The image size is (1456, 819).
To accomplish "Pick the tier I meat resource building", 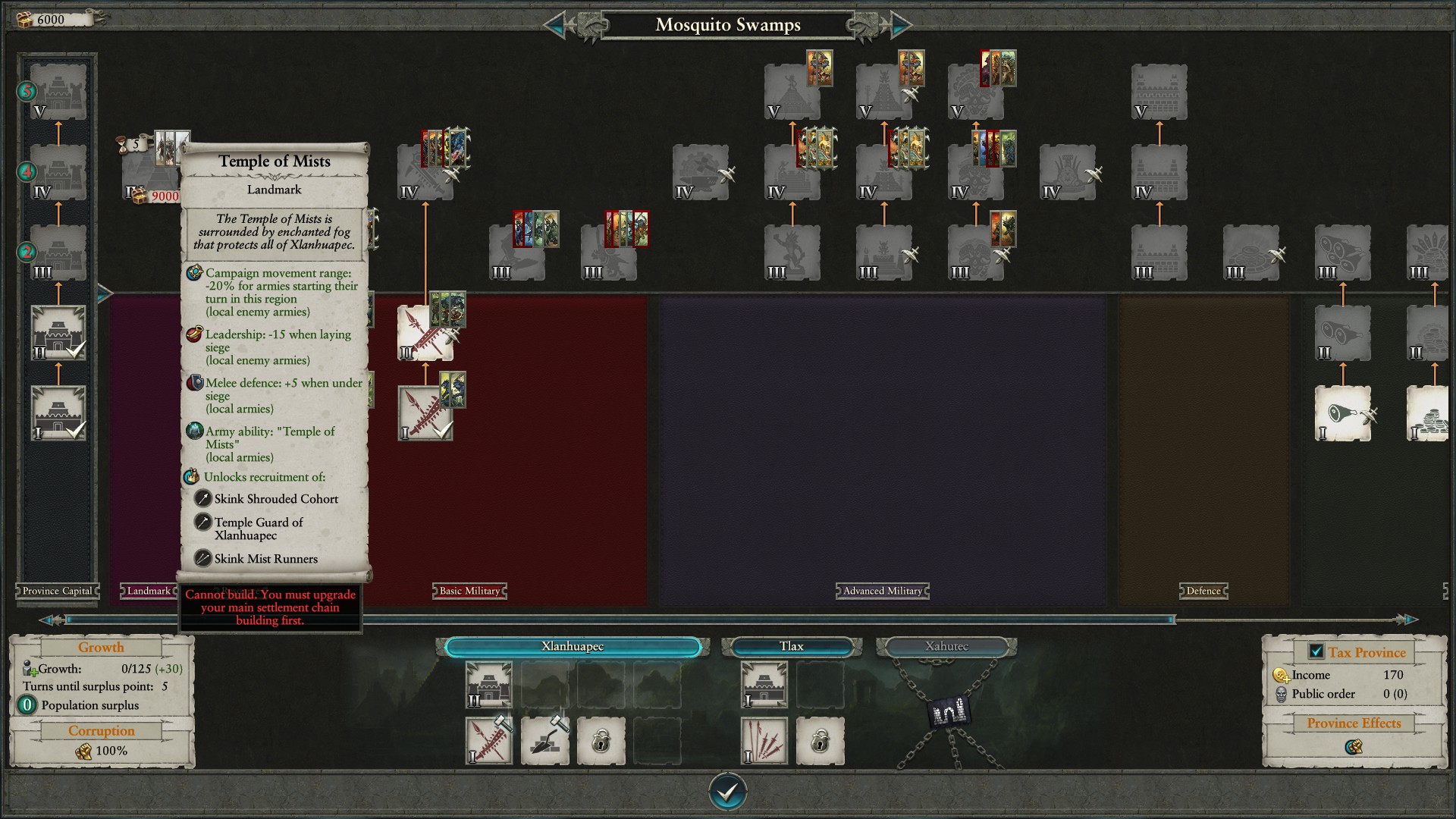I will (1342, 413).
